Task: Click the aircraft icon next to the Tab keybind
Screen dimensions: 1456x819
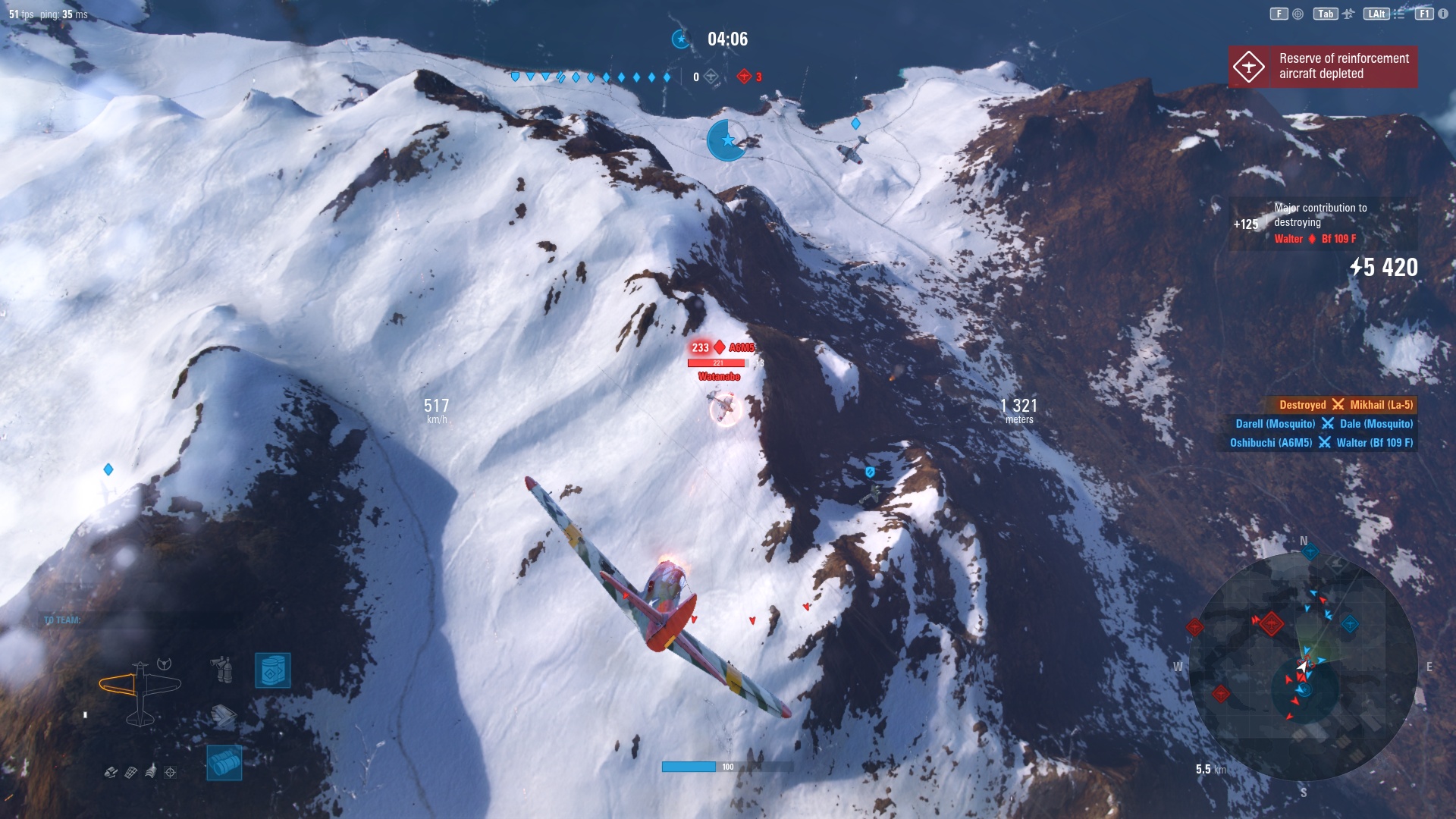Action: [1349, 14]
